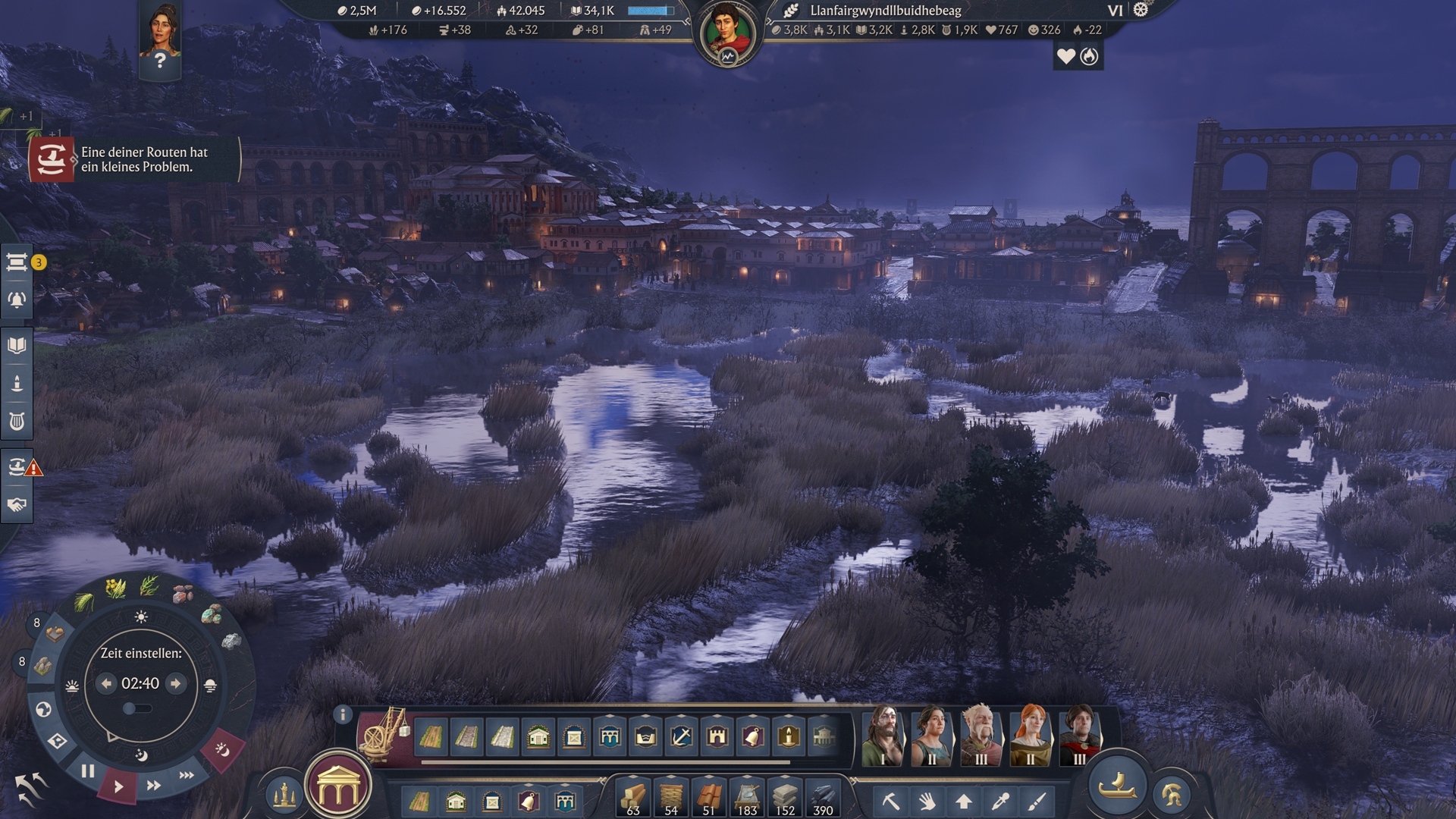Open the settings gear icon
1456x819 pixels.
pos(1141,10)
